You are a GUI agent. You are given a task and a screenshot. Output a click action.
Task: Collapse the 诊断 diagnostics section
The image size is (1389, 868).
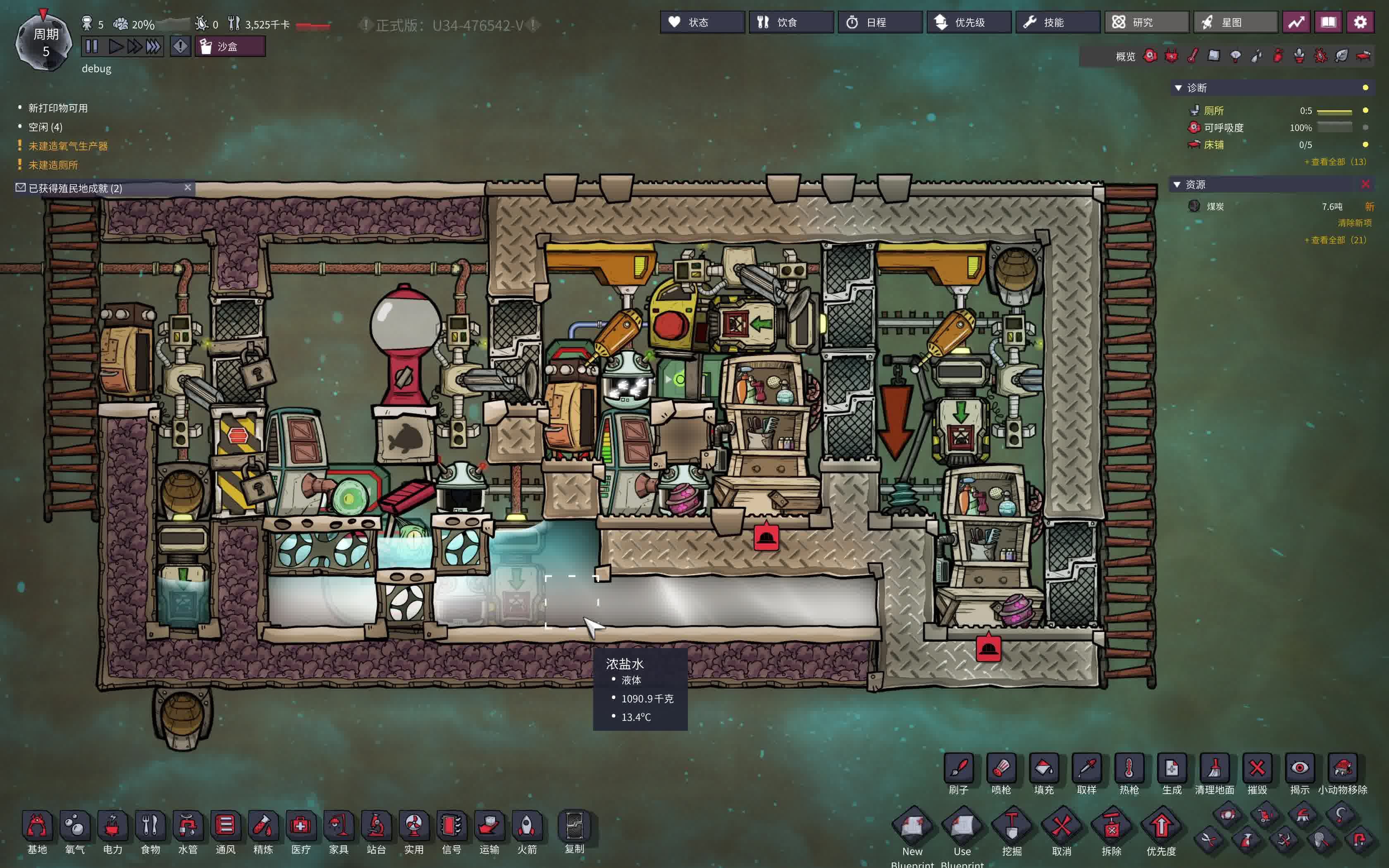(x=1178, y=88)
